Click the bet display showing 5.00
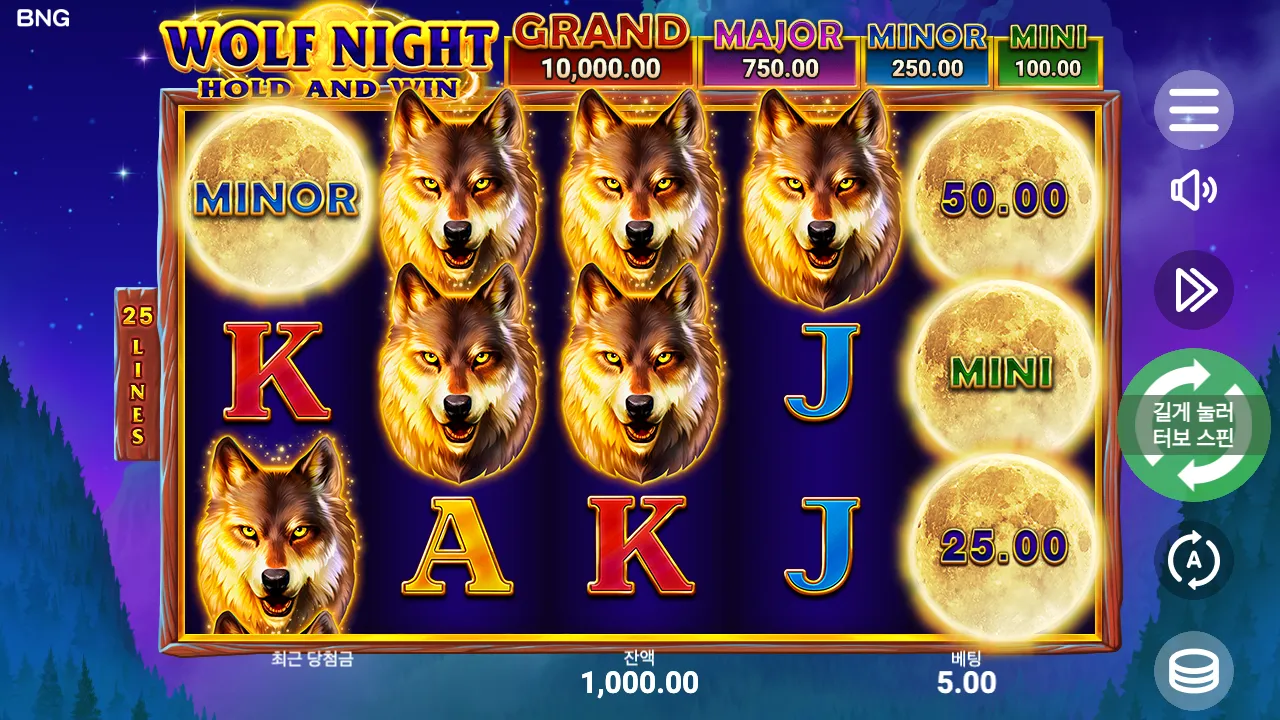The image size is (1280, 720). coord(968,684)
